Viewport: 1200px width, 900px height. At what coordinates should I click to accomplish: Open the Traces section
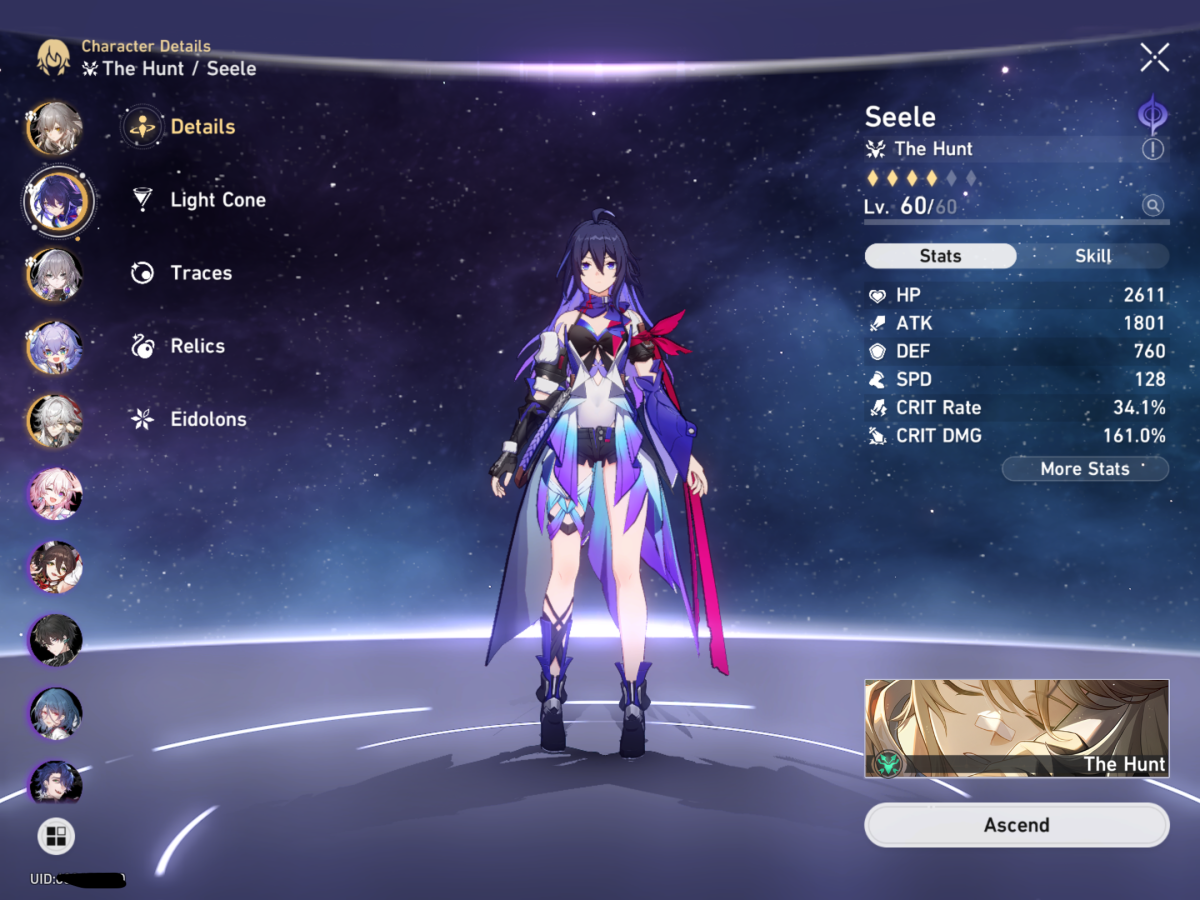[200, 273]
